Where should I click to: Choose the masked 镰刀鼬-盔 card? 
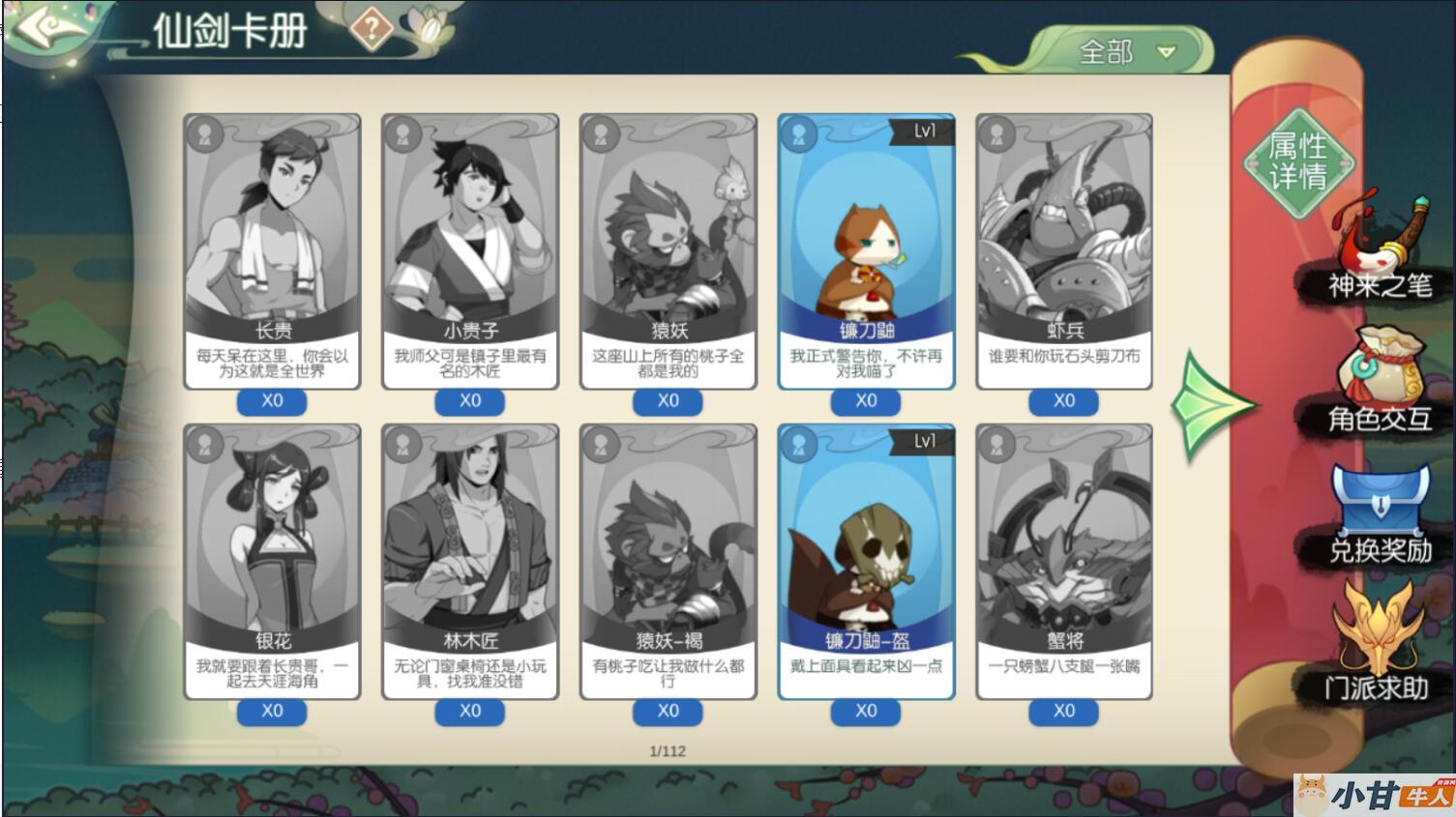pos(866,559)
